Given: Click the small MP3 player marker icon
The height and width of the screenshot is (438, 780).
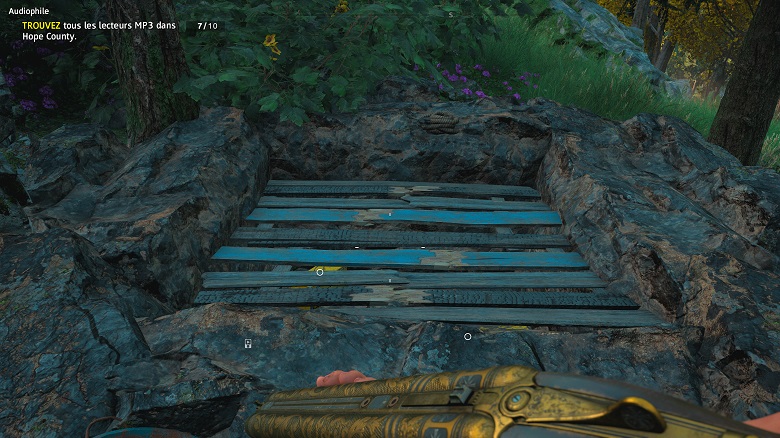Looking at the screenshot, I should (x=247, y=343).
